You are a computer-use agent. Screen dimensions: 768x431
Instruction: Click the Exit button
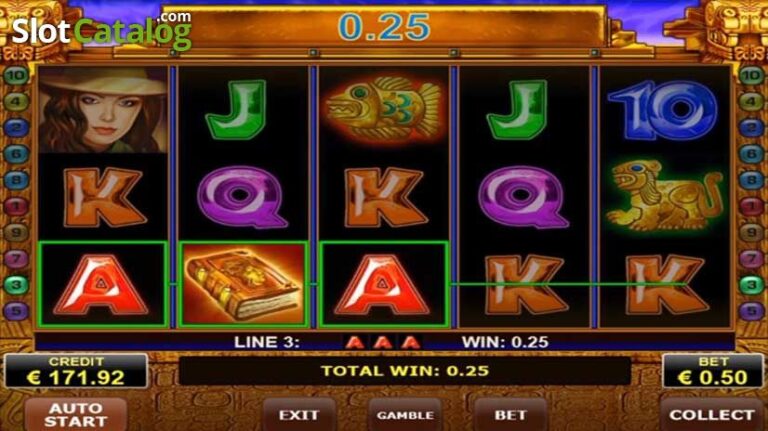click(299, 414)
